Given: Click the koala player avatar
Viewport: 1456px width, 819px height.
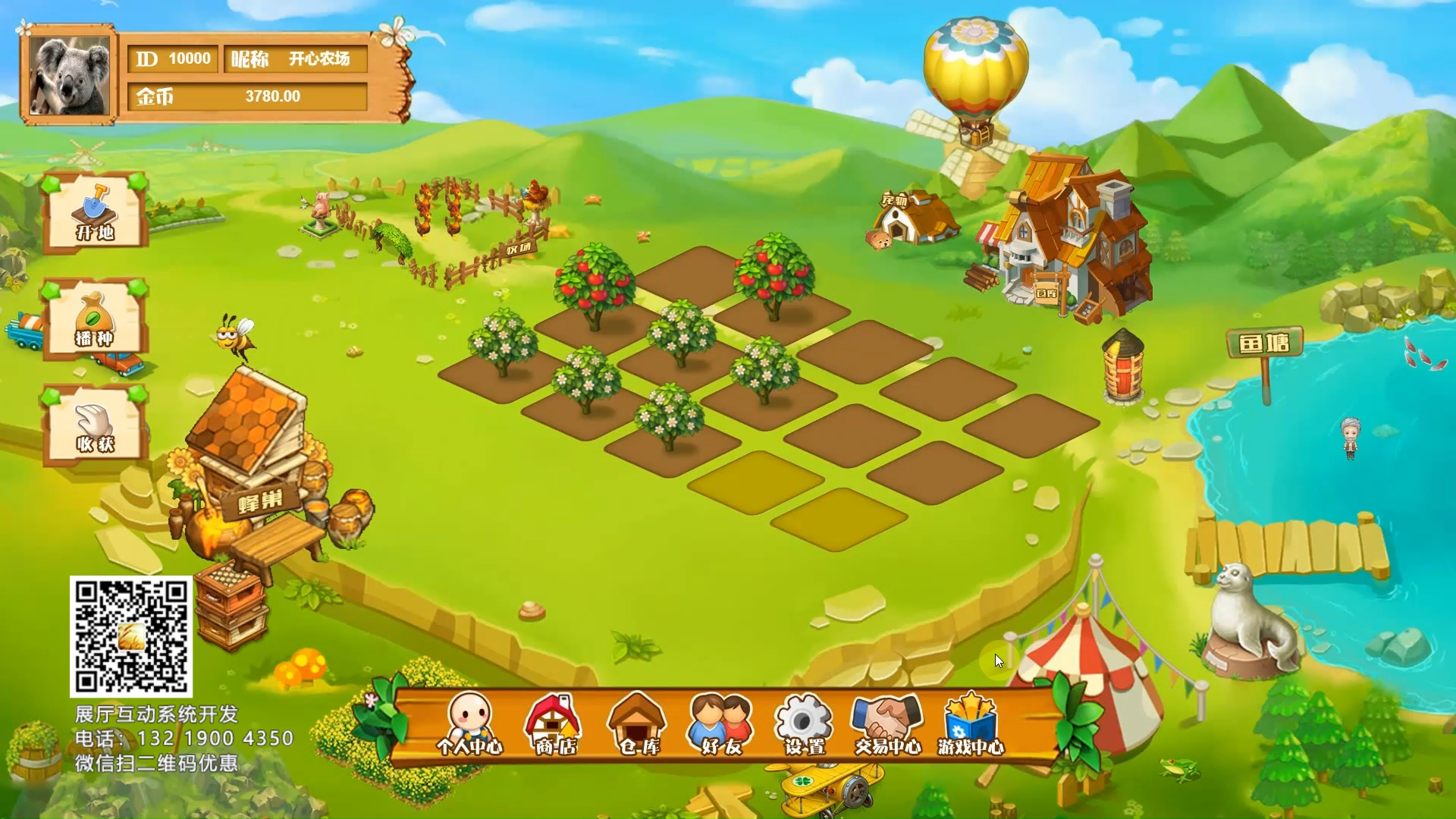Looking at the screenshot, I should 69,75.
